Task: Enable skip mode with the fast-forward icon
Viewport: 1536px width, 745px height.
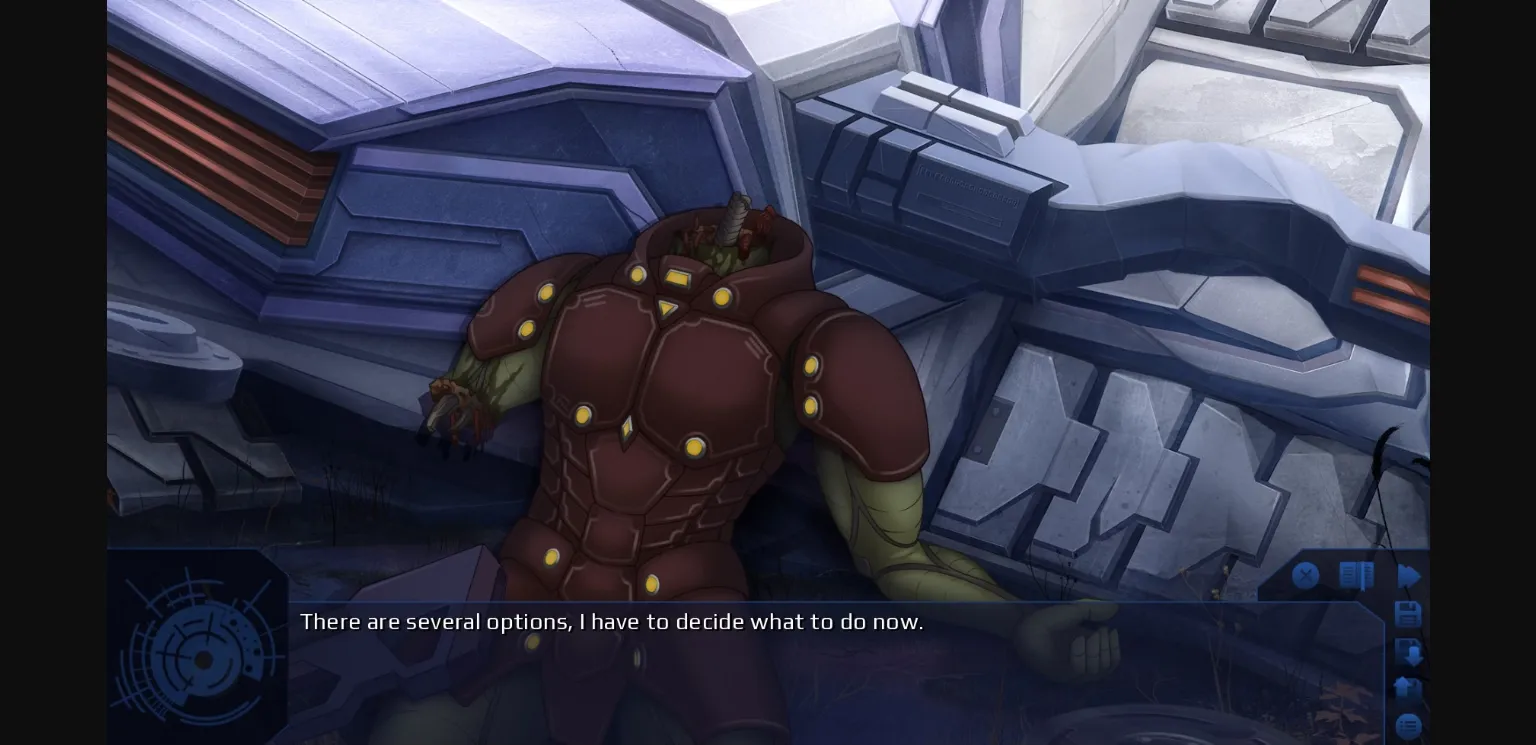Action: pos(1410,576)
